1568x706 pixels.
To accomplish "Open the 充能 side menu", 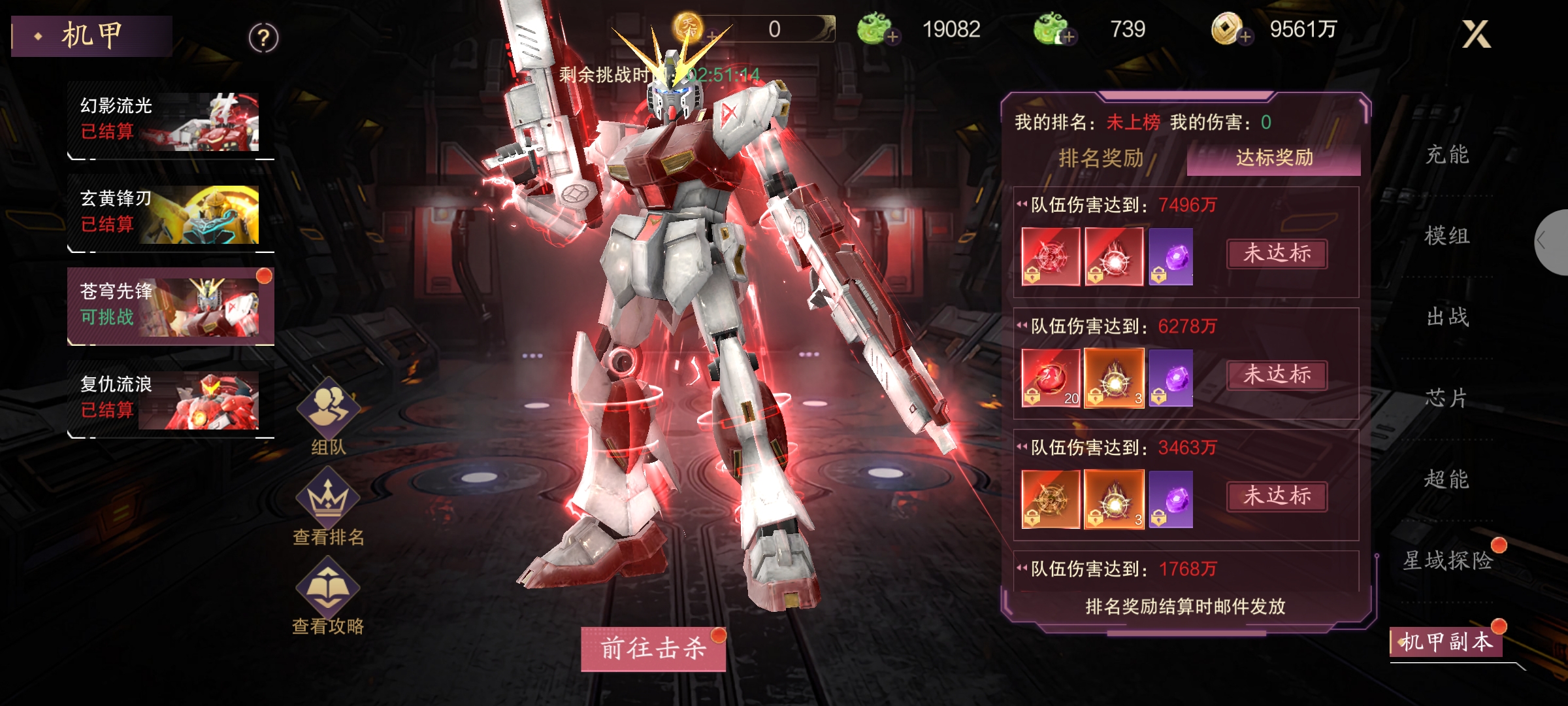I will tap(1446, 155).
